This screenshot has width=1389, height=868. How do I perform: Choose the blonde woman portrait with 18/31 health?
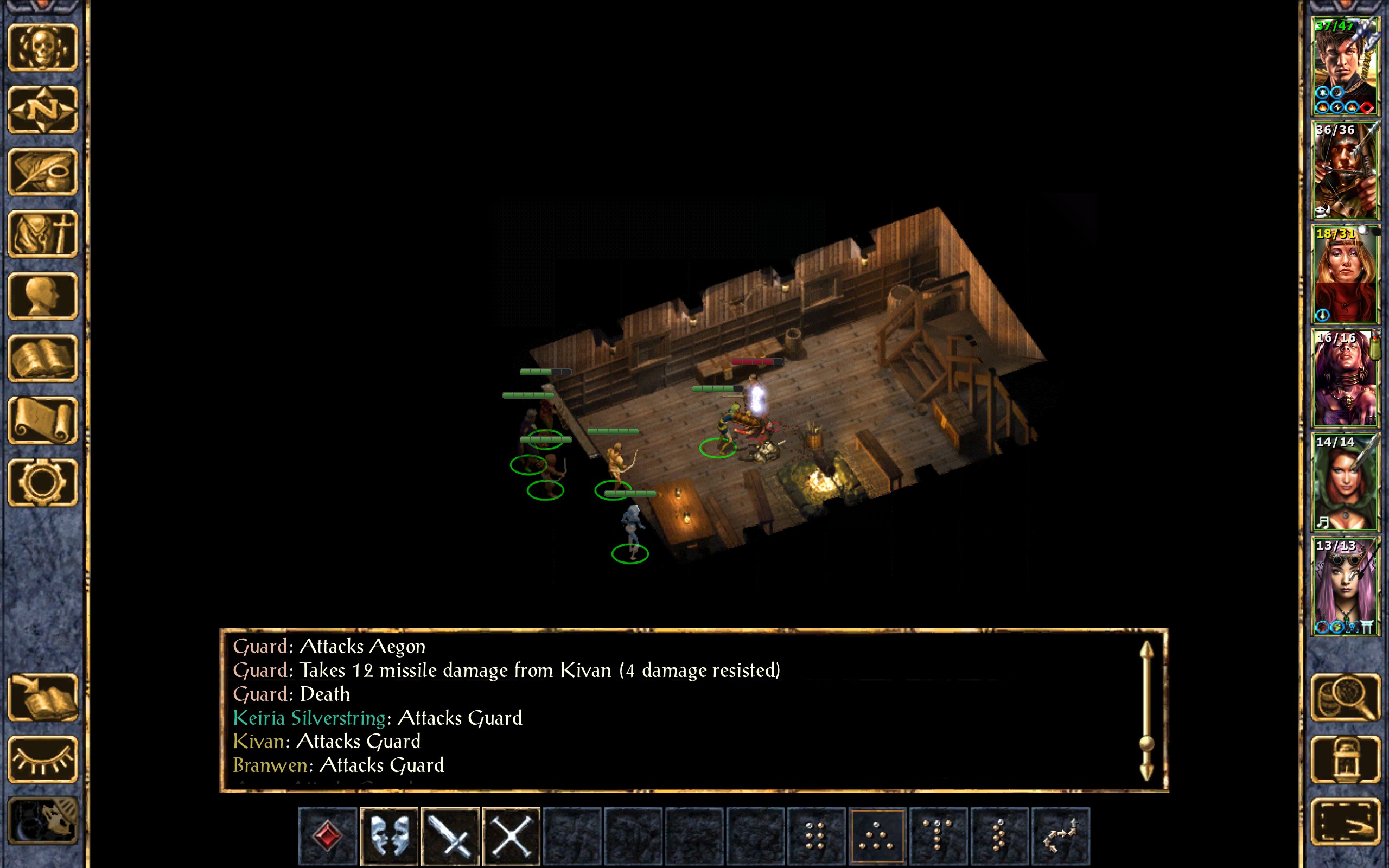coord(1345,274)
